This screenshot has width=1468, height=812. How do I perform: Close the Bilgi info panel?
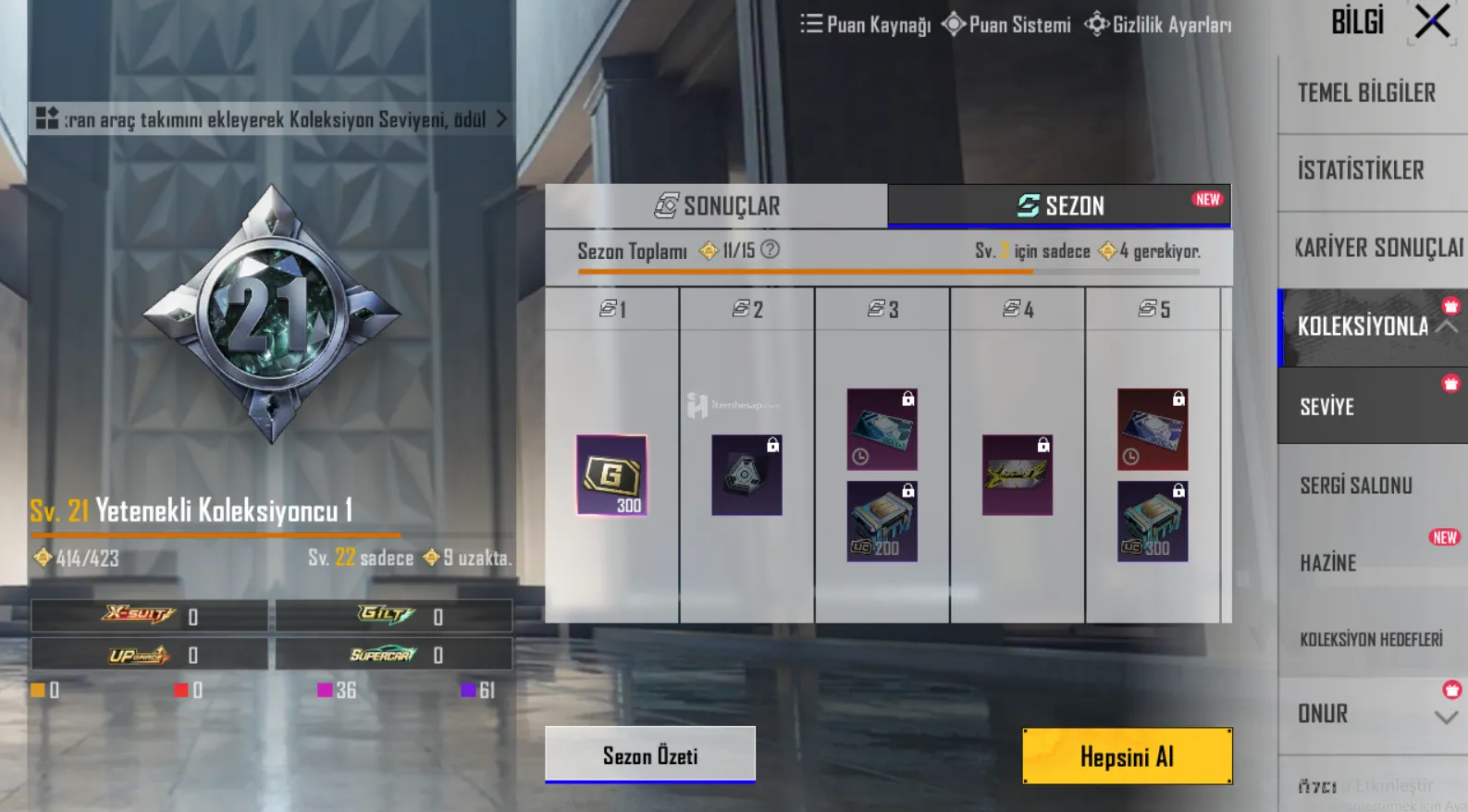1432,21
